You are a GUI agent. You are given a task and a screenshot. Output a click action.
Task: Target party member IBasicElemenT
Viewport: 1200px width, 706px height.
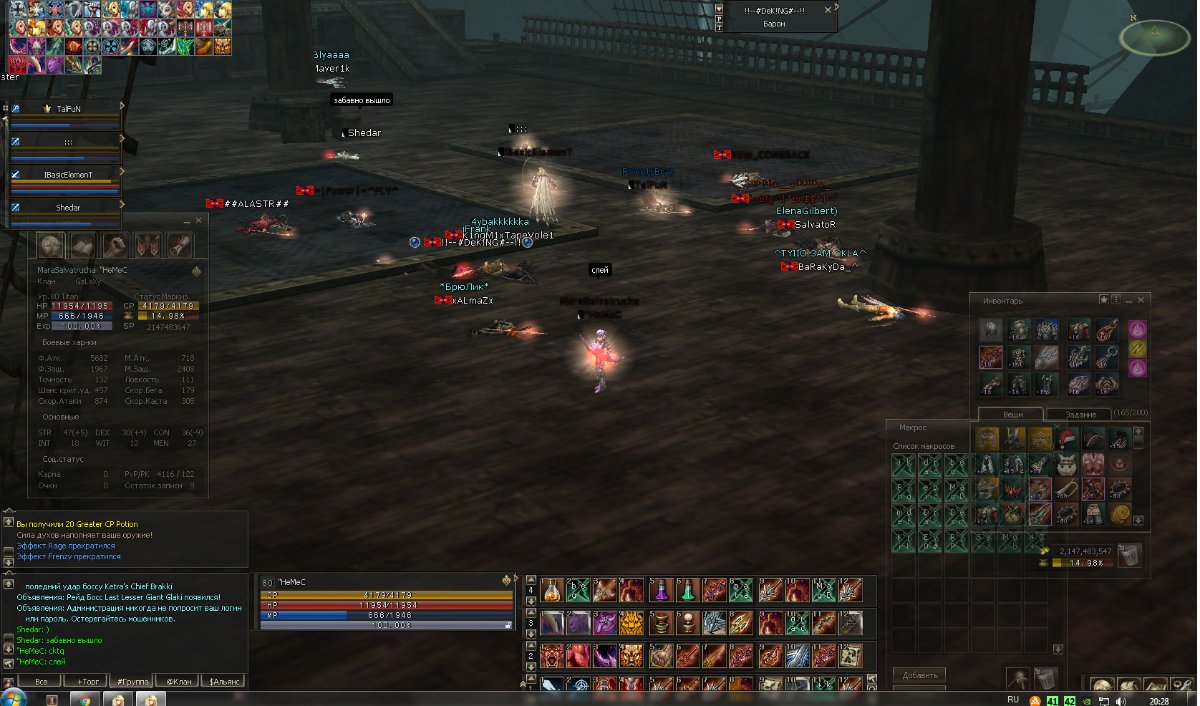coord(68,174)
